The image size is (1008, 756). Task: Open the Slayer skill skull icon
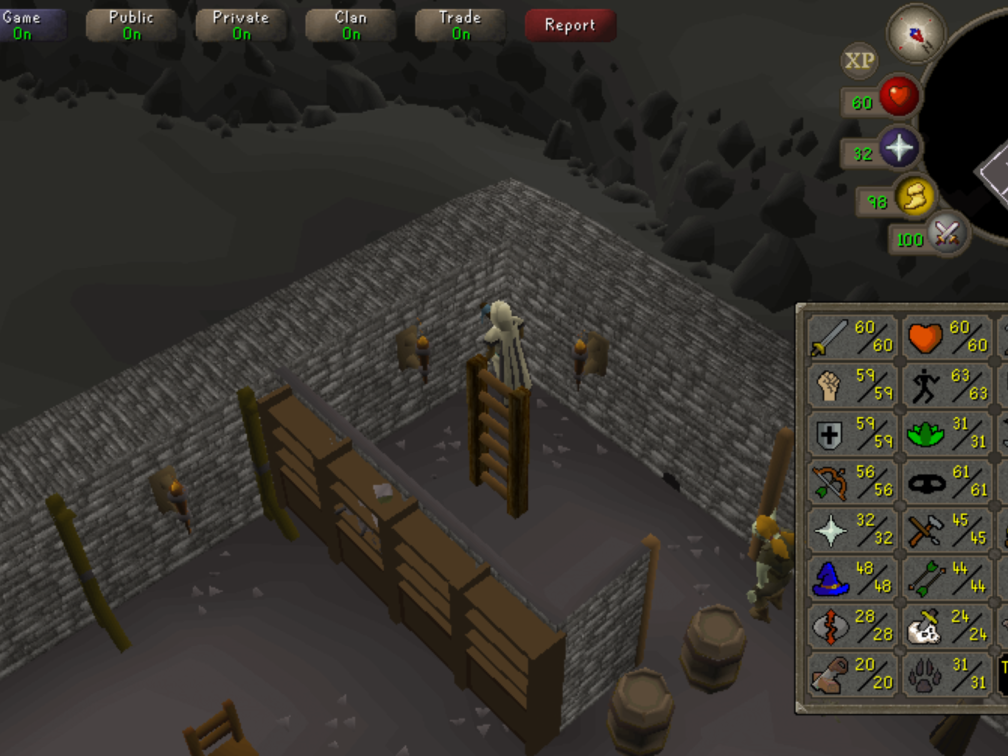tap(946, 626)
